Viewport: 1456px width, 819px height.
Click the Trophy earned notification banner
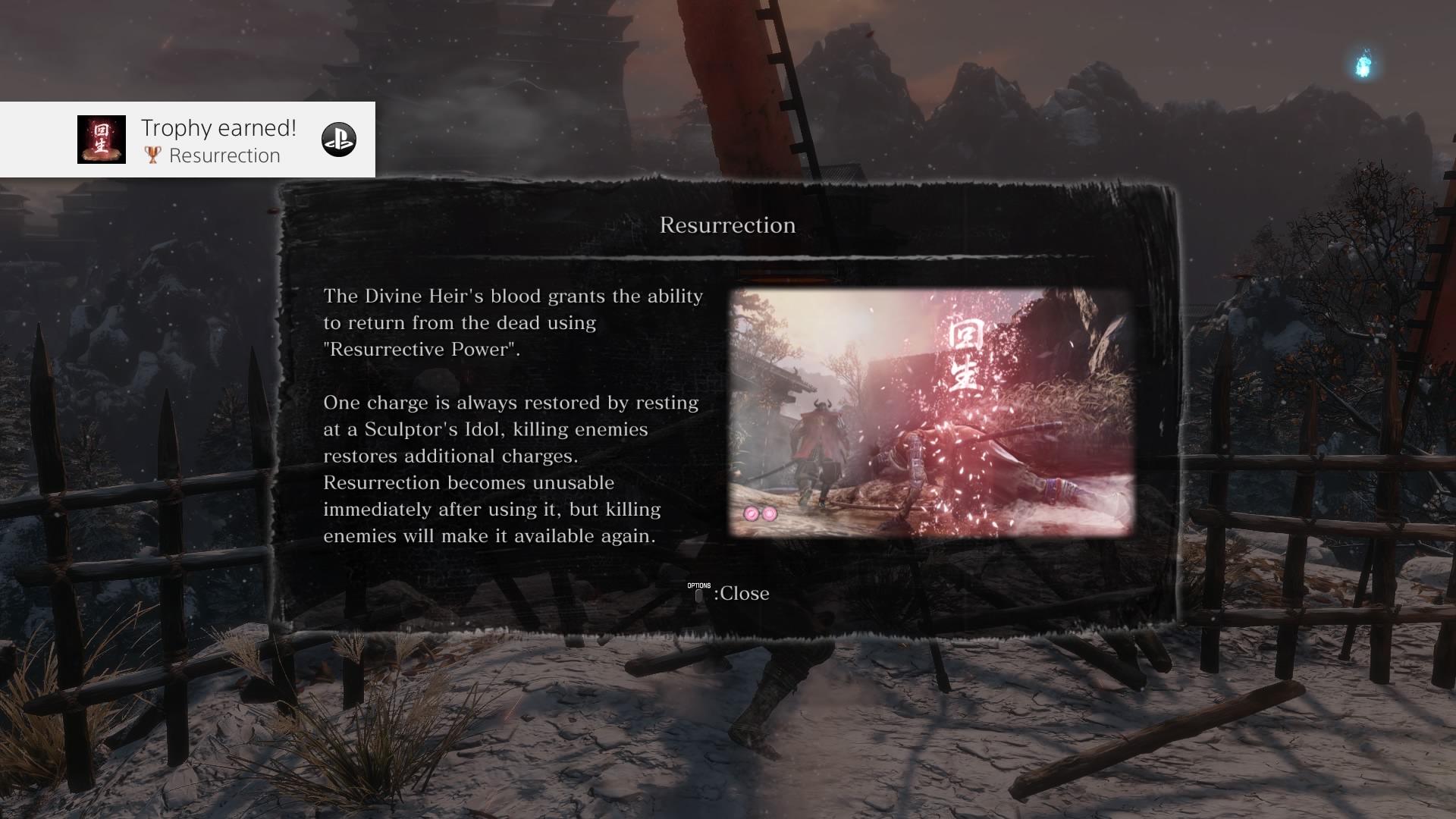click(187, 140)
